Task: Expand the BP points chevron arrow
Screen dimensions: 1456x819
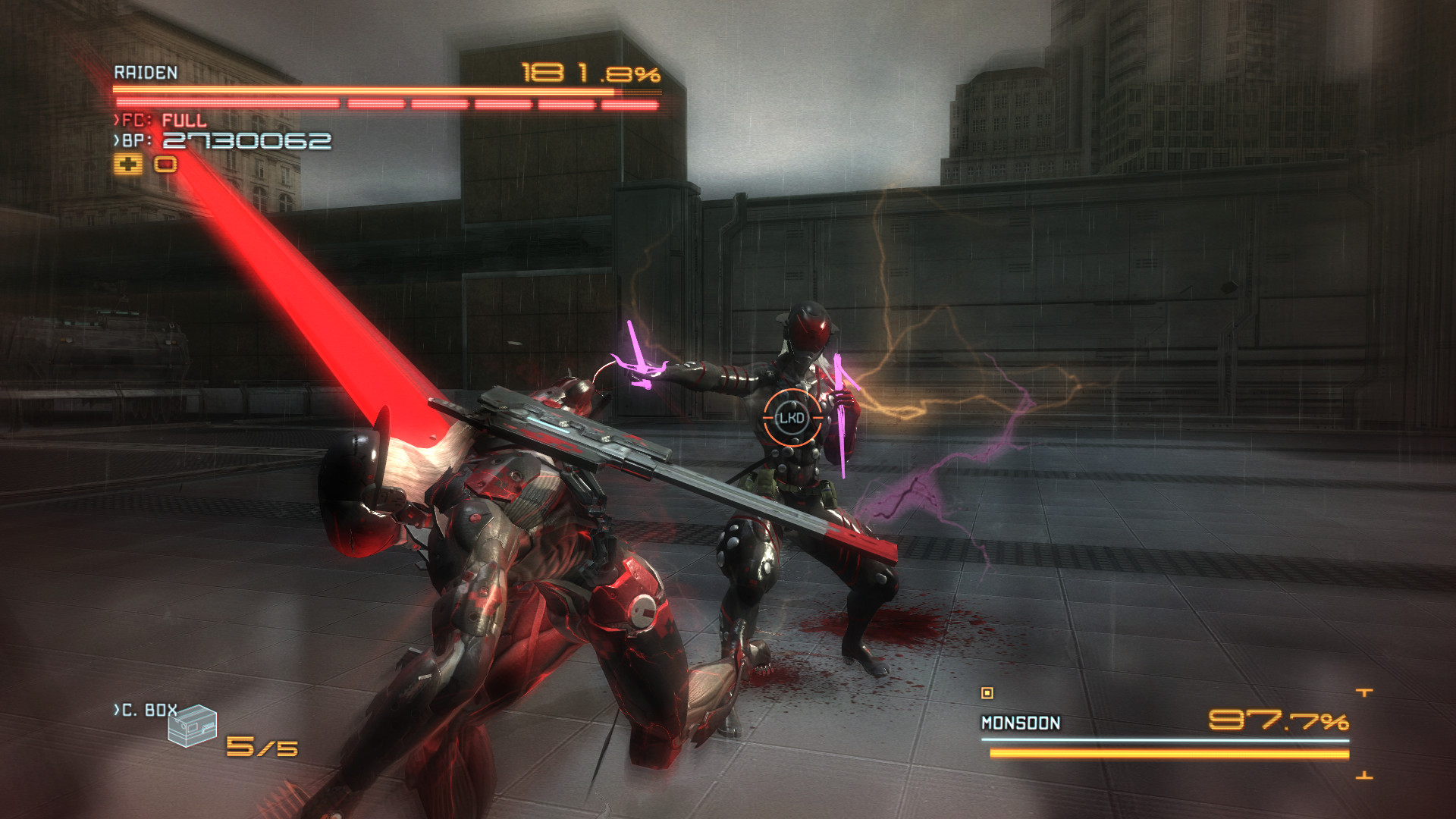Action: 115,140
